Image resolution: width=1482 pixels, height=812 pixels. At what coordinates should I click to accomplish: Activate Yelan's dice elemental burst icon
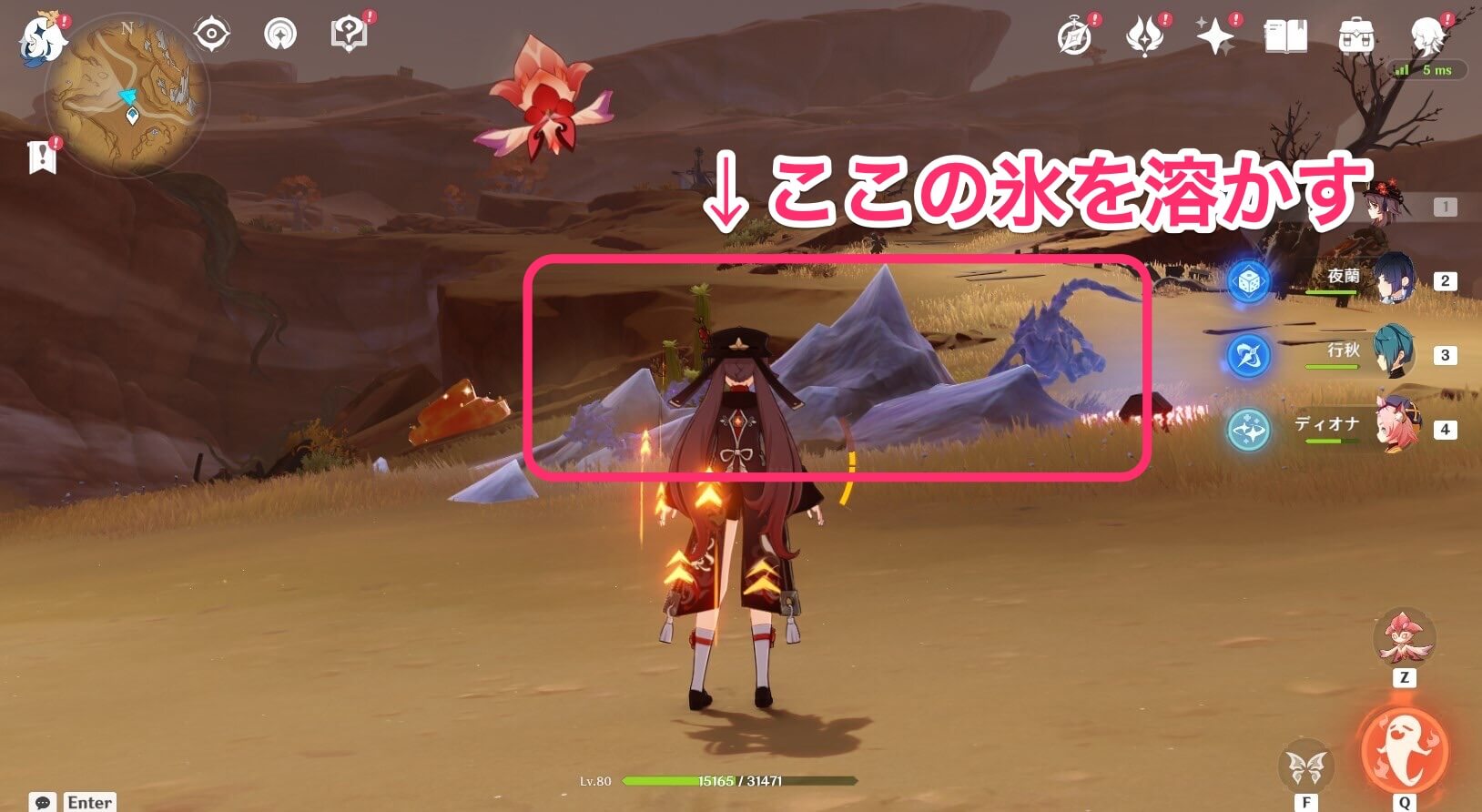[1250, 282]
